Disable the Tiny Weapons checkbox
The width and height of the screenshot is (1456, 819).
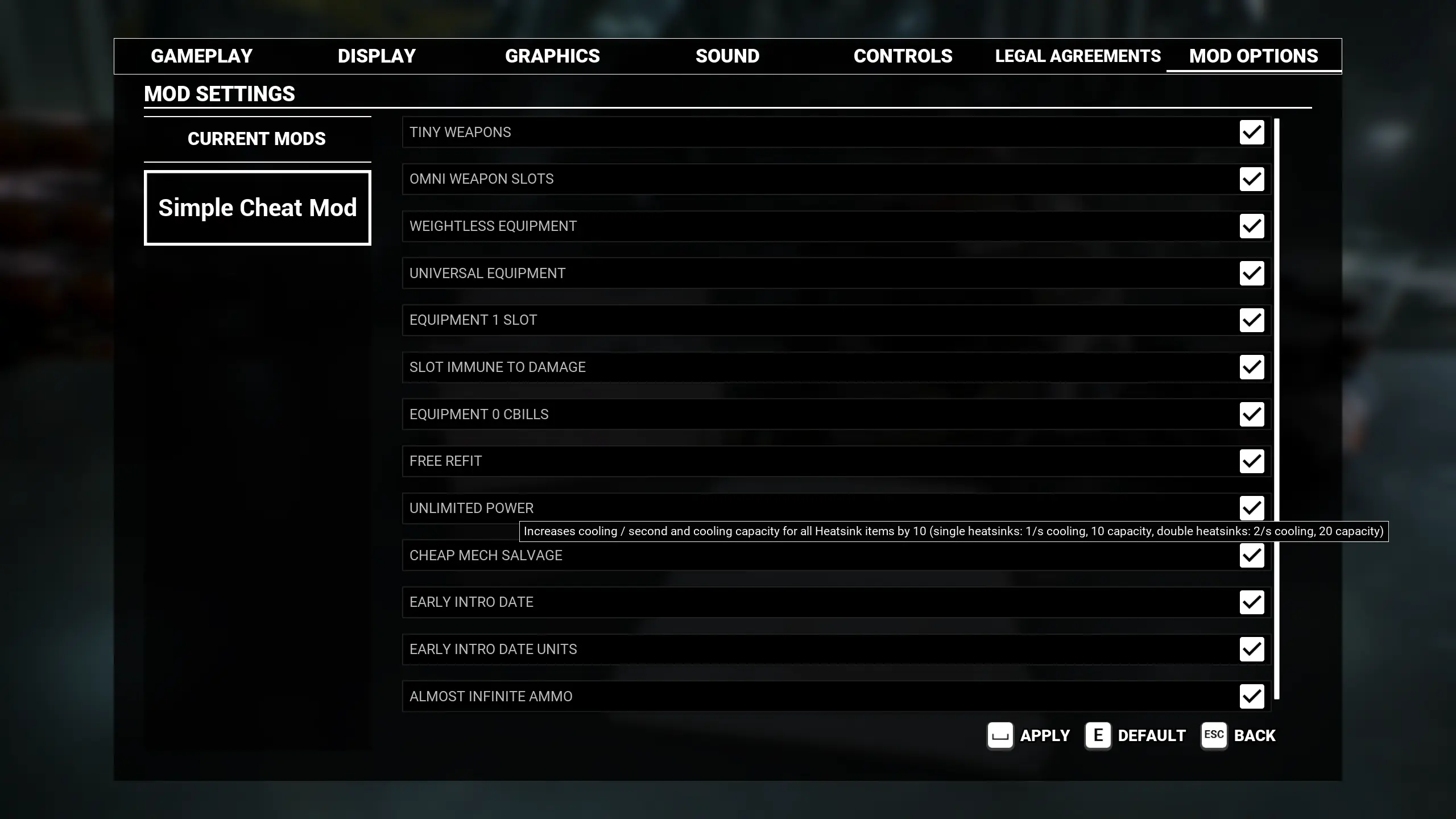(x=1251, y=132)
